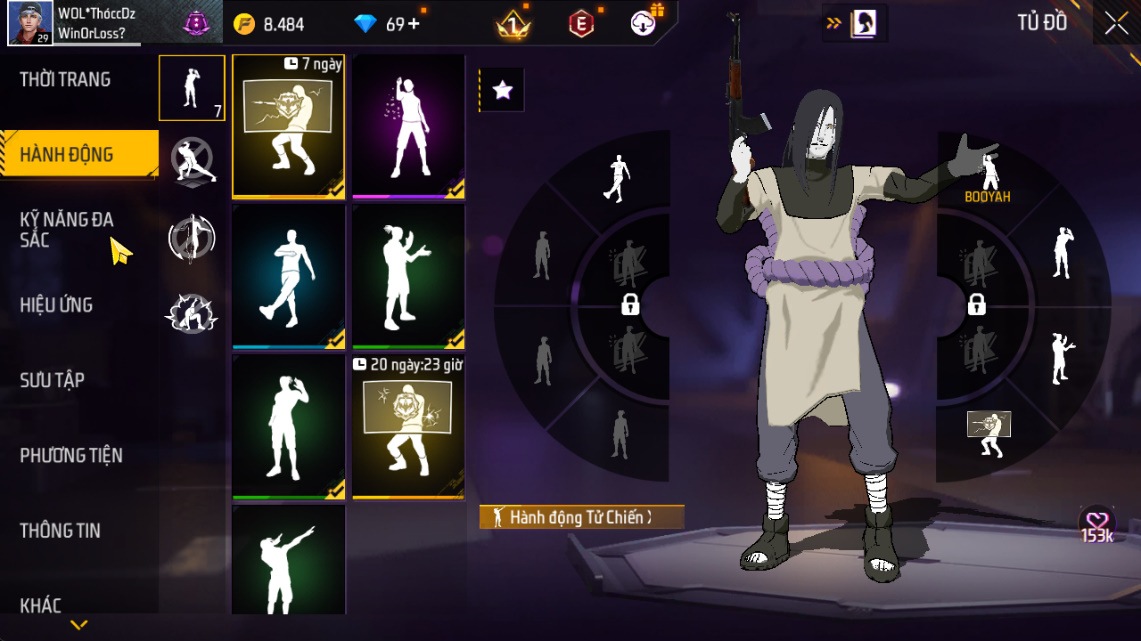Pick the 20 ngày:23 giờ emote
1141x641 pixels.
pyautogui.click(x=408, y=426)
